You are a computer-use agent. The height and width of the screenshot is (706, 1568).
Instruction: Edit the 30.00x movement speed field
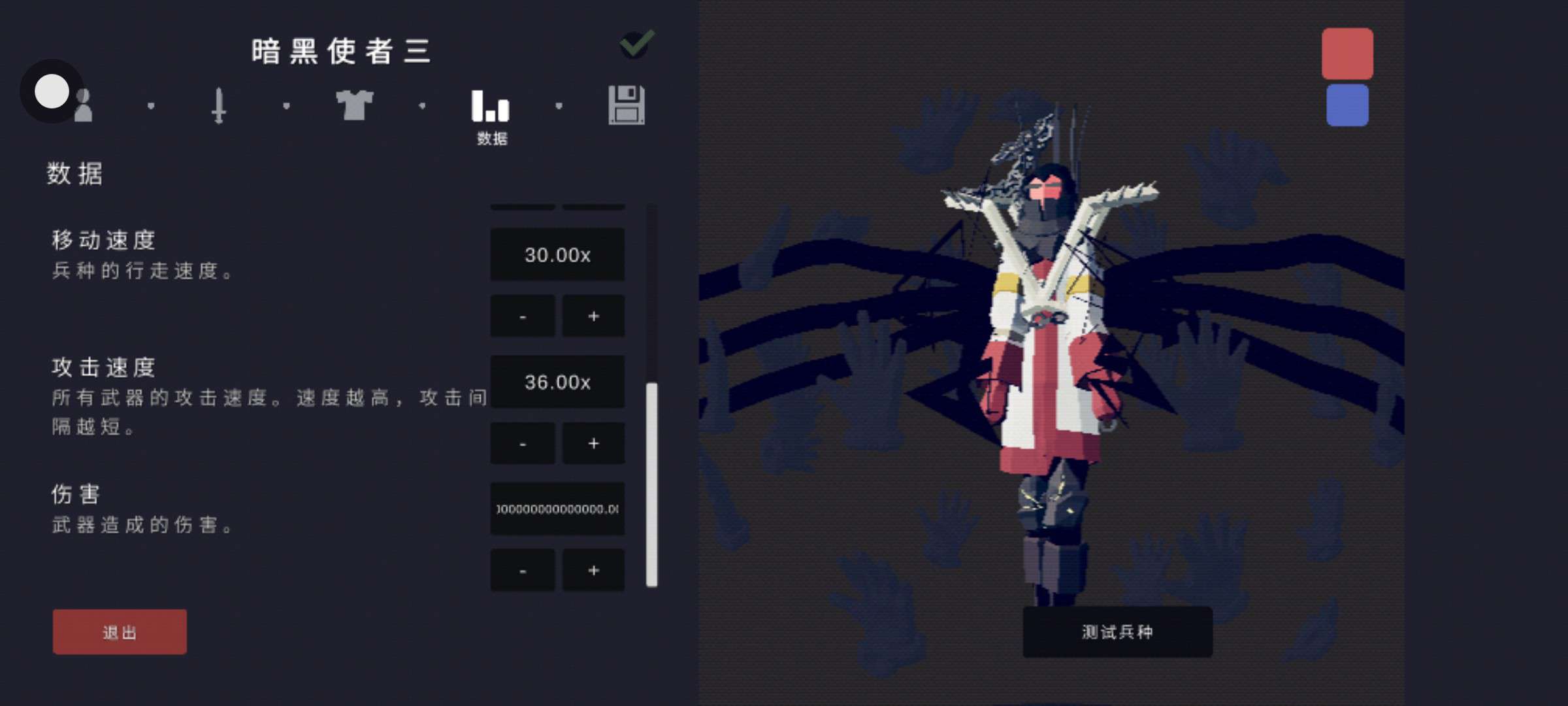coord(557,255)
